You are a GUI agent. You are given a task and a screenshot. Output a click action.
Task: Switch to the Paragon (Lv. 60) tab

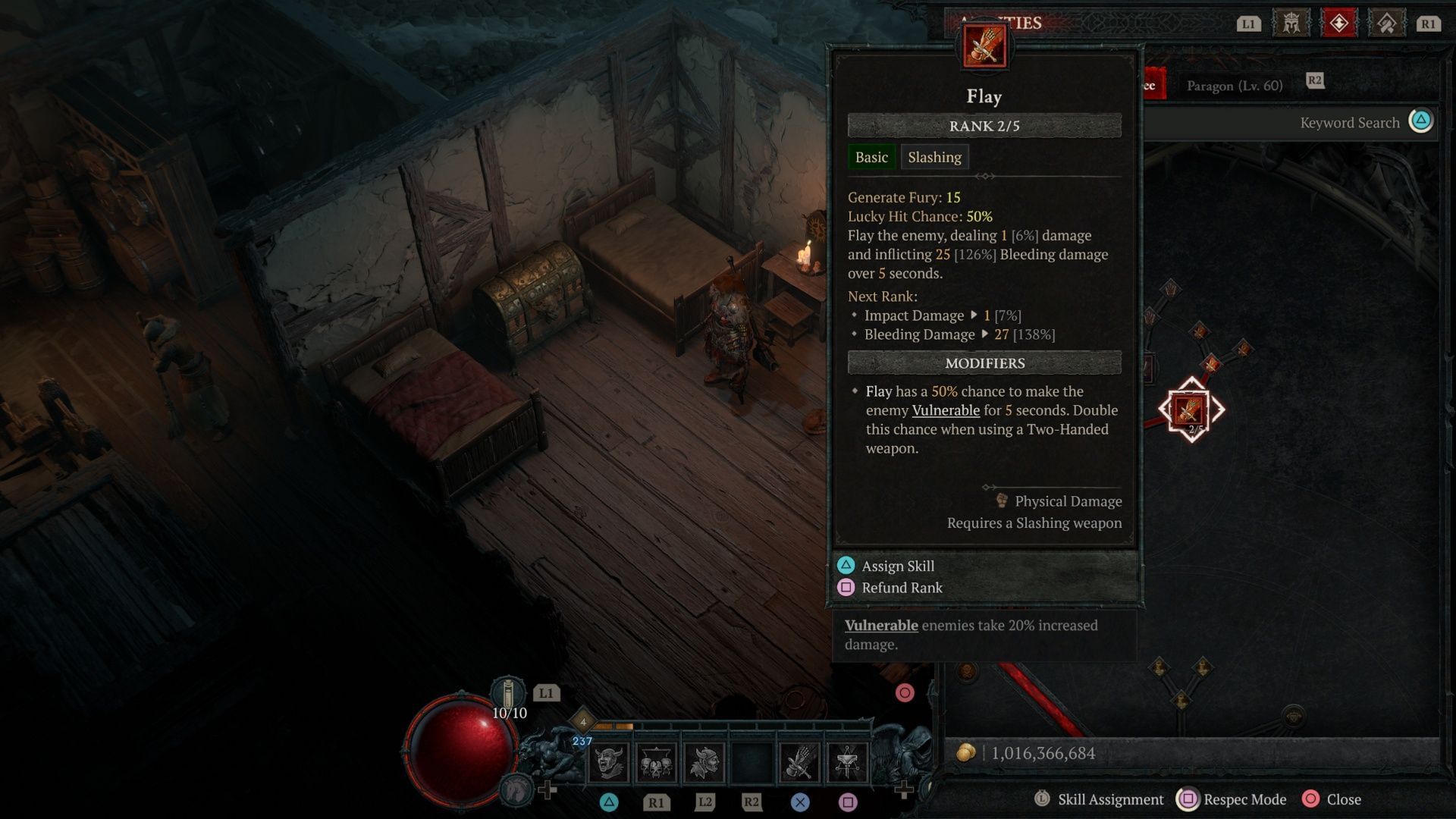click(1234, 86)
